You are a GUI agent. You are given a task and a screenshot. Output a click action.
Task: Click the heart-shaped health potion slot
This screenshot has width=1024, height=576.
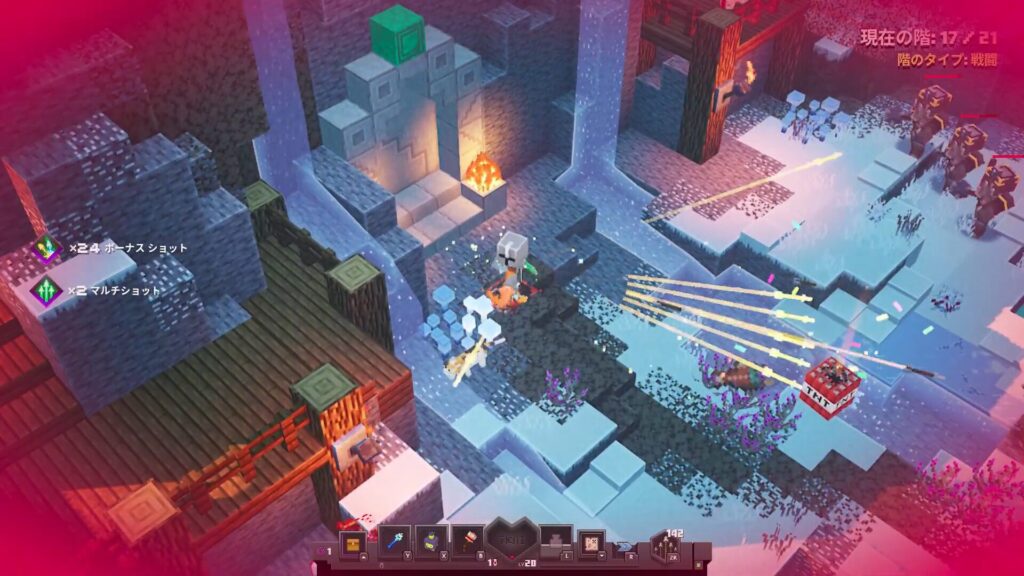point(511,543)
